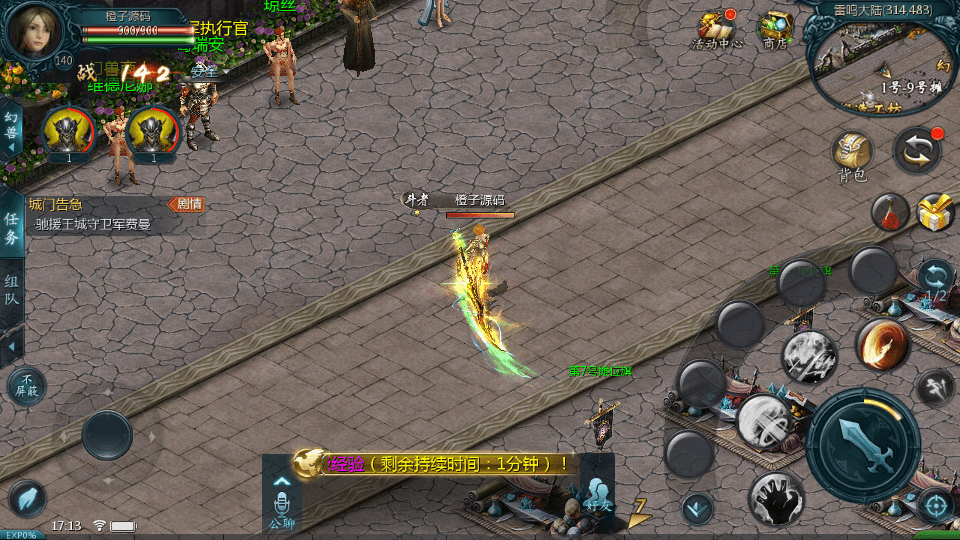Open the player portrait avatar

pyautogui.click(x=34, y=30)
